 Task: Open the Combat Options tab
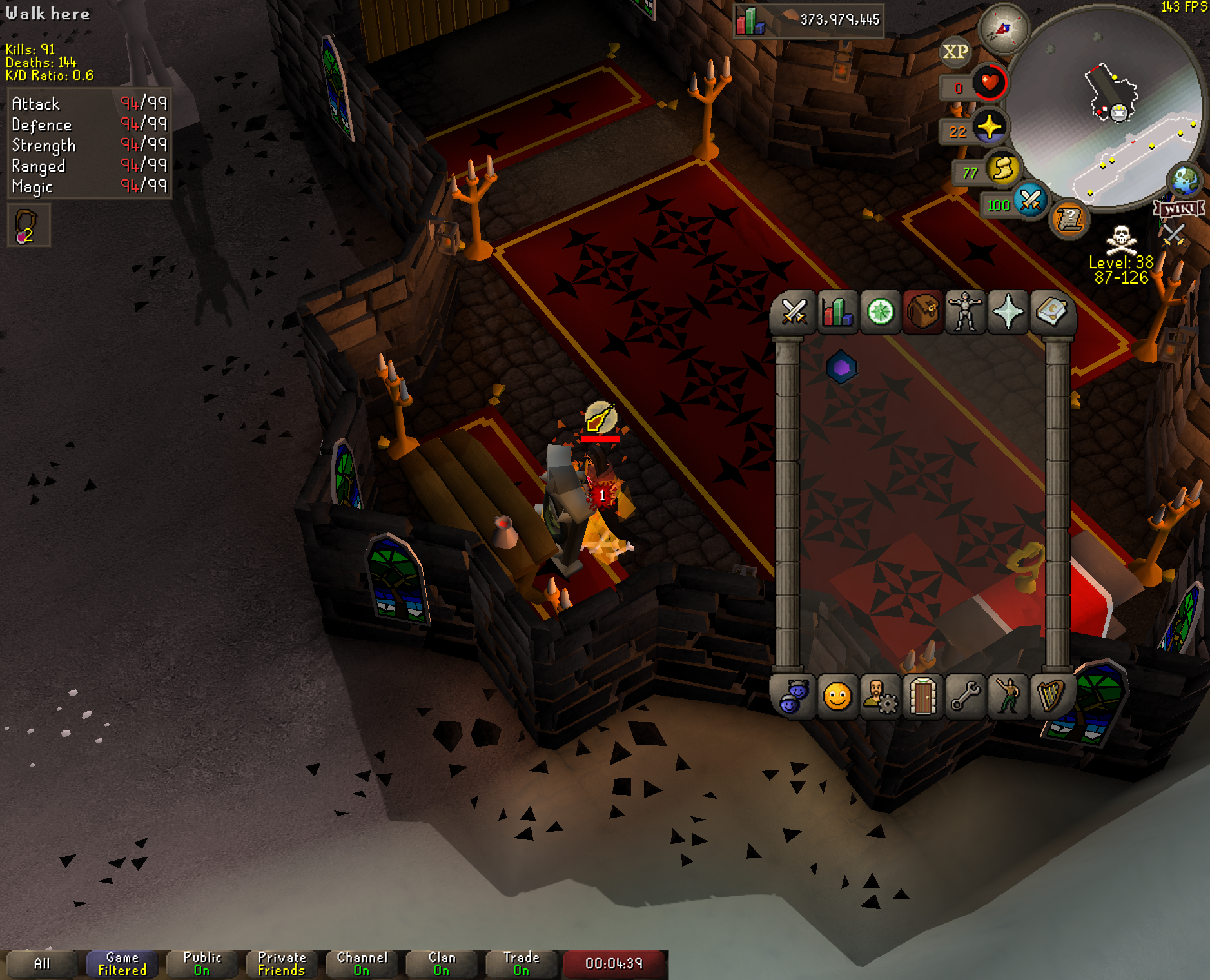pyautogui.click(x=794, y=313)
